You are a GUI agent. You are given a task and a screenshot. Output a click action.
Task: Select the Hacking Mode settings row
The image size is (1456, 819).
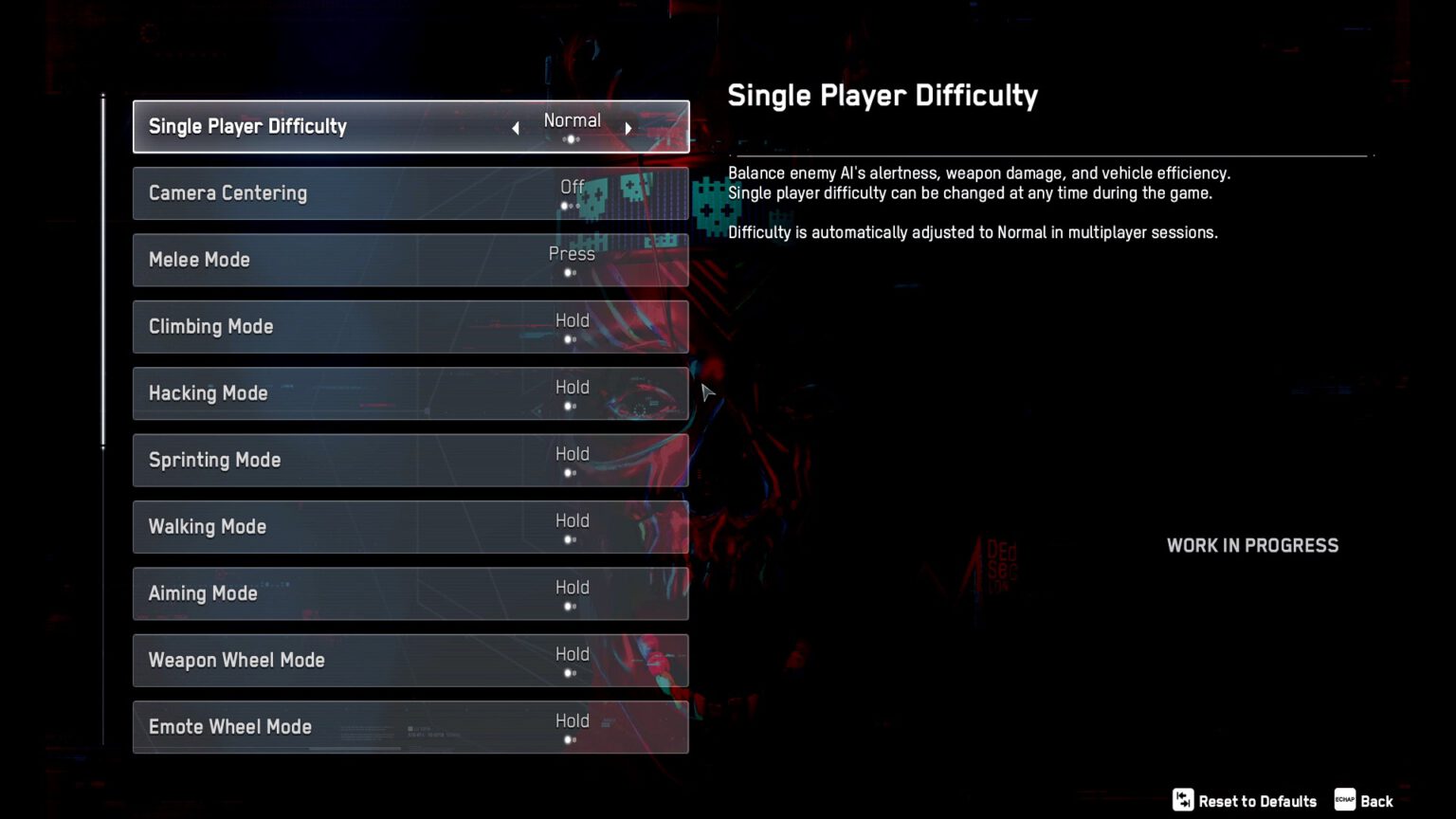410,393
